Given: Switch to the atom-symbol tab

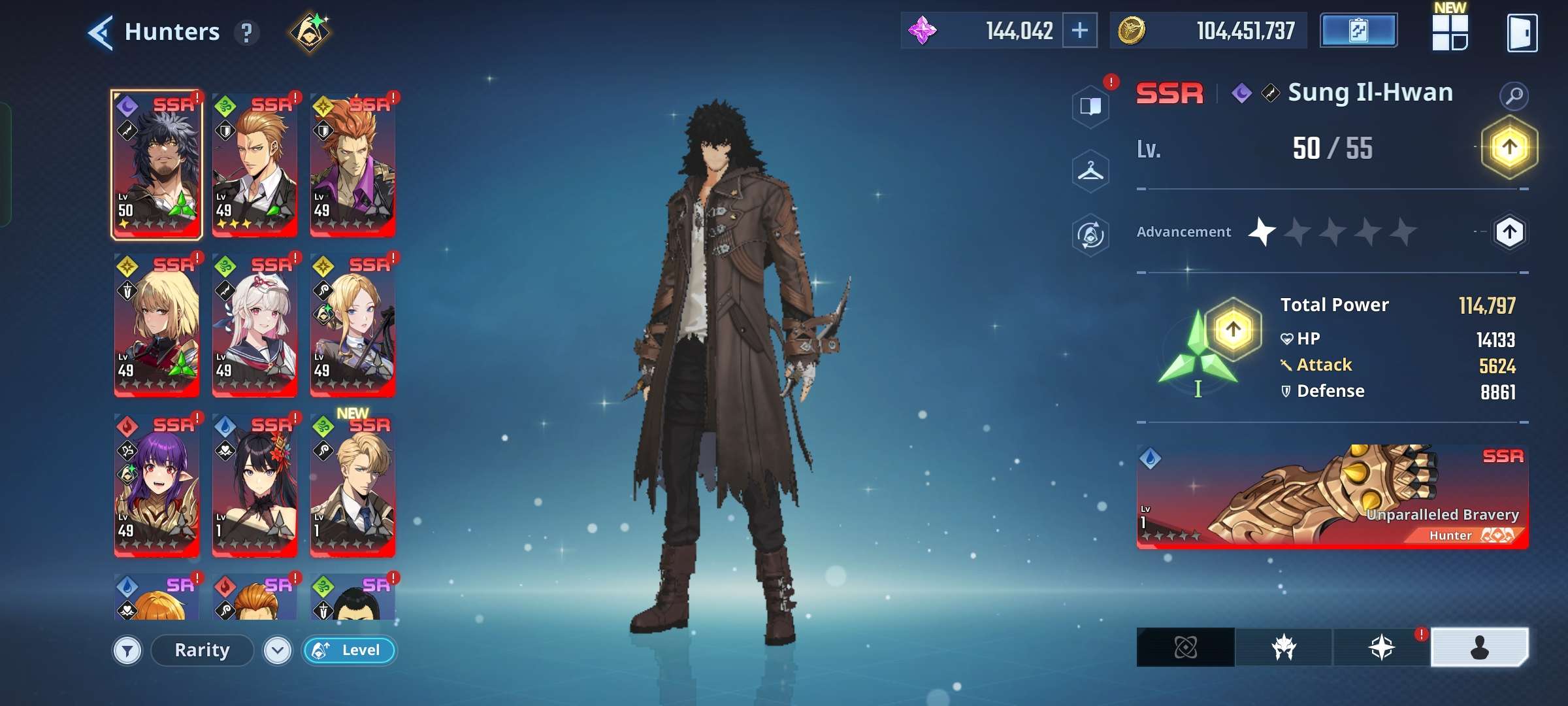Looking at the screenshot, I should click(x=1185, y=647).
